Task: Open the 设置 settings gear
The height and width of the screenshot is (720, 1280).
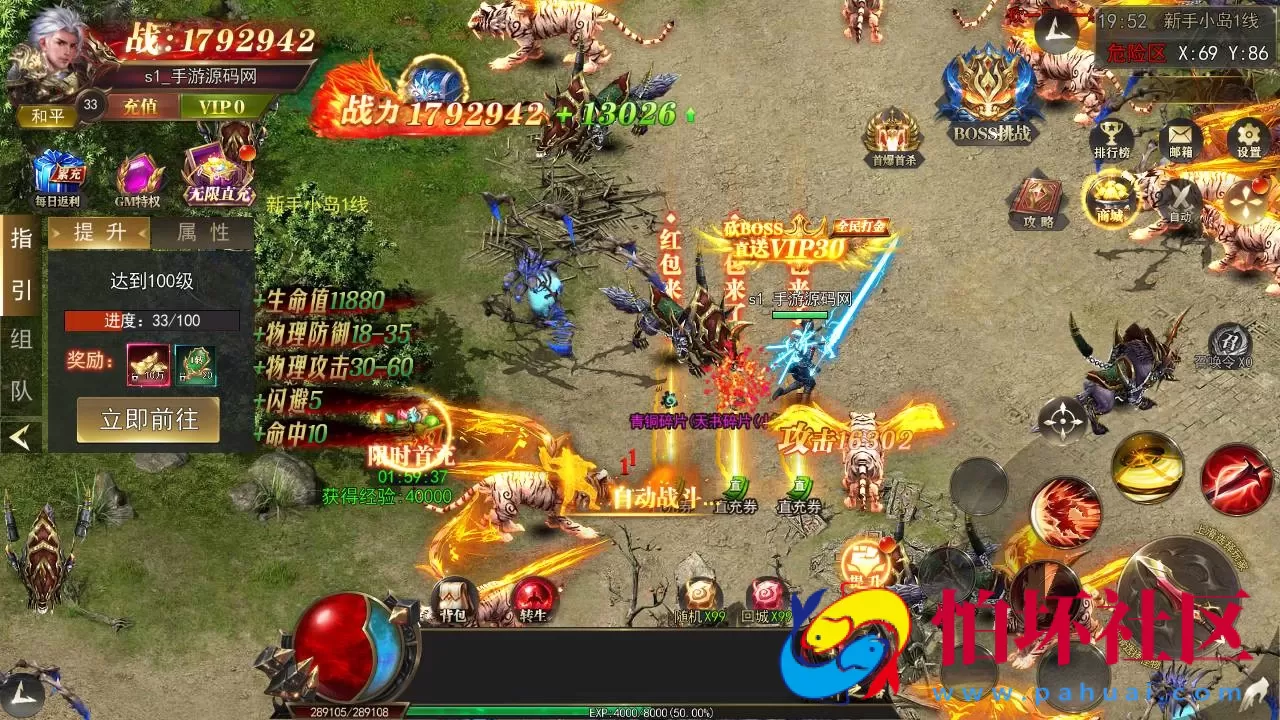Action: click(x=1245, y=140)
